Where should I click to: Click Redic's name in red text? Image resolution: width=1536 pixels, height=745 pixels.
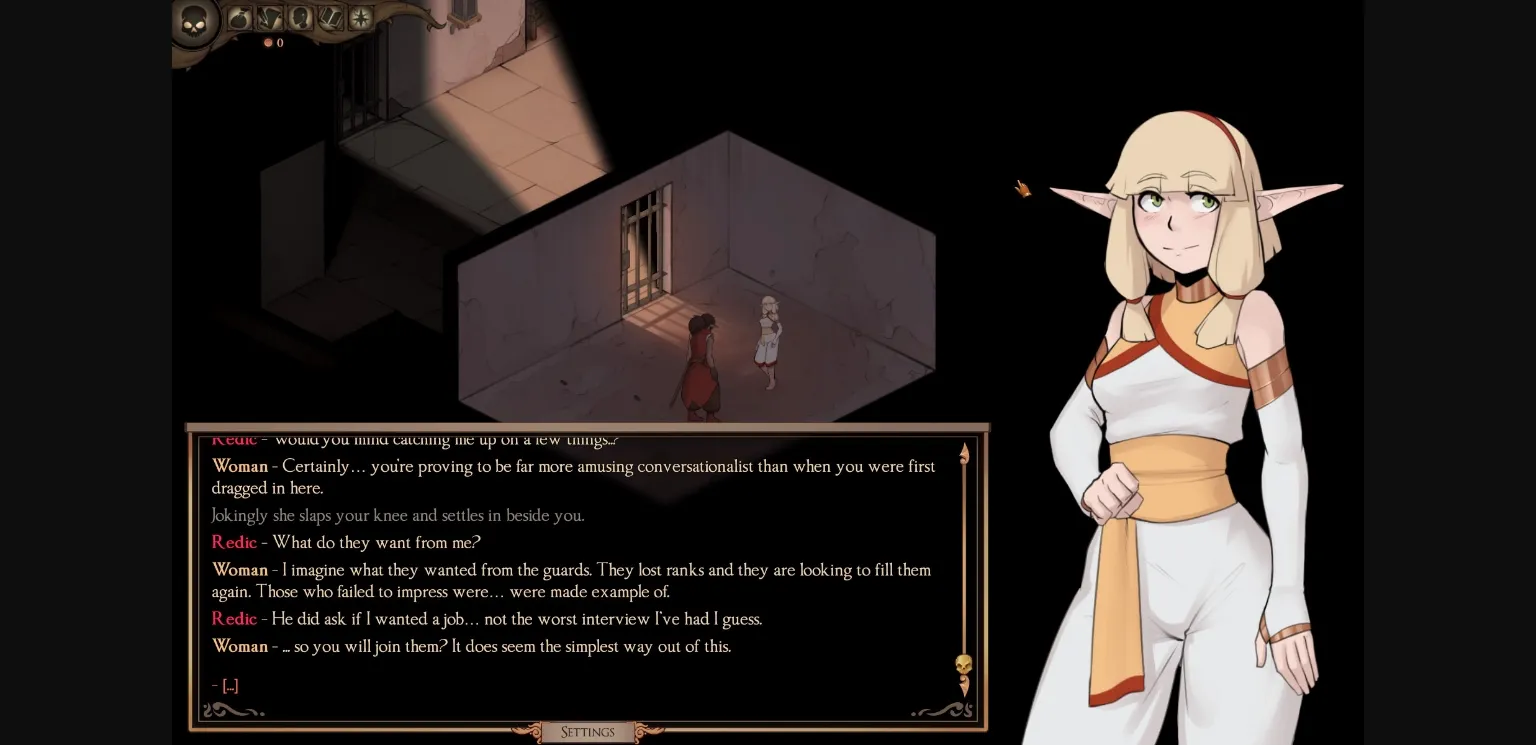(233, 542)
